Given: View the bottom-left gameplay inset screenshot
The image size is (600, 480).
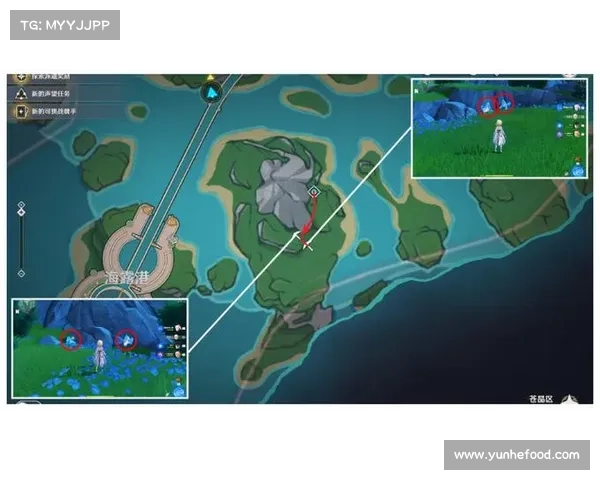Looking at the screenshot, I should click(100, 347).
